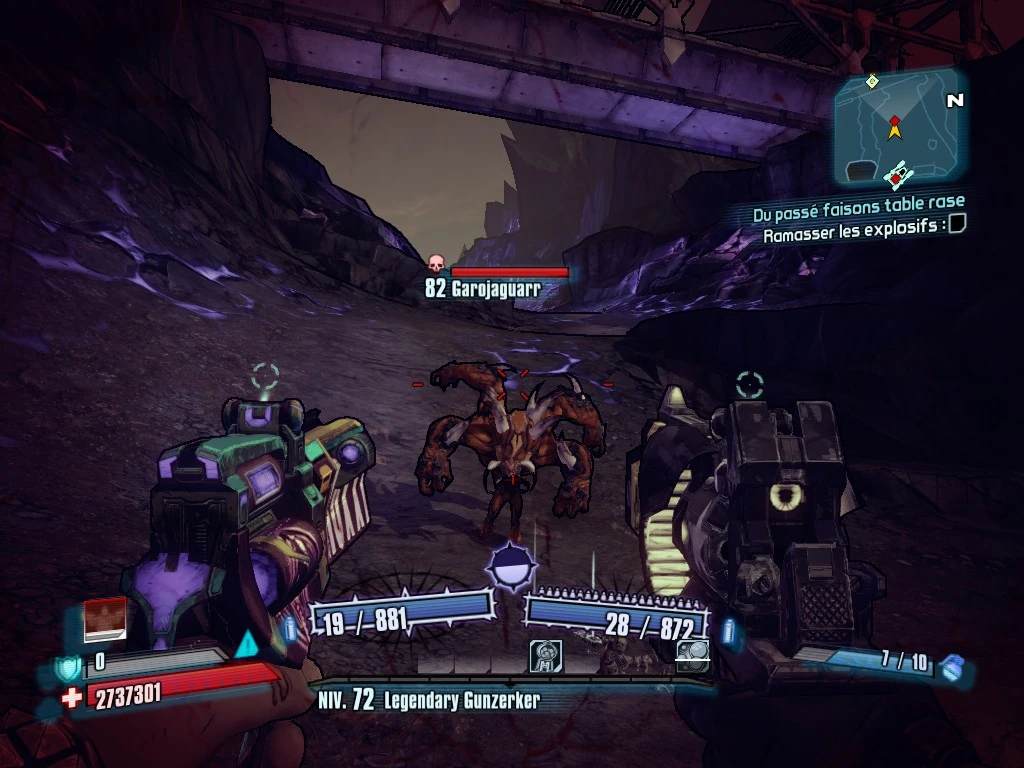The width and height of the screenshot is (1024, 768).
Task: Click the grenade icon beside 7 / 10
Action: pos(955,667)
